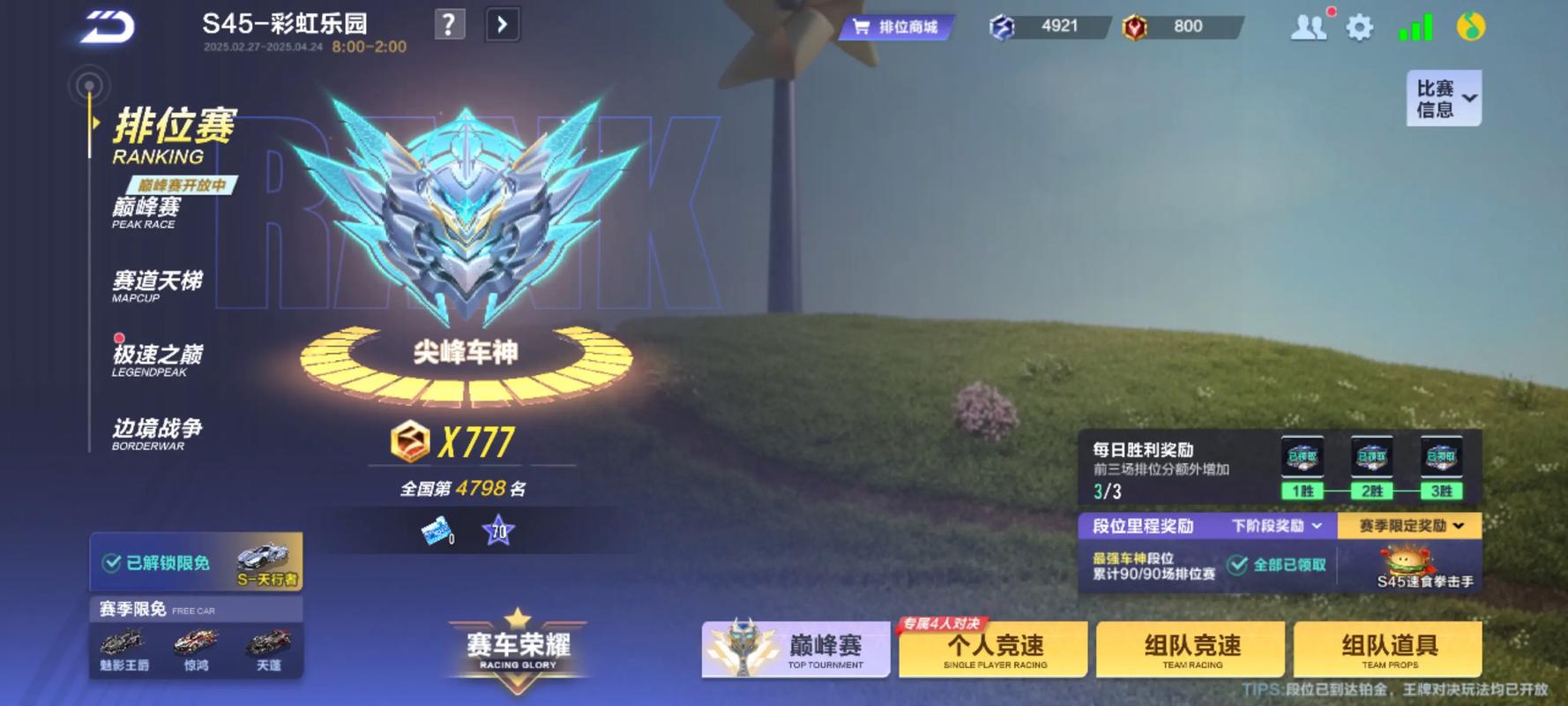Image resolution: width=1568 pixels, height=706 pixels.
Task: Go back using the top-left logo button
Action: click(108, 26)
